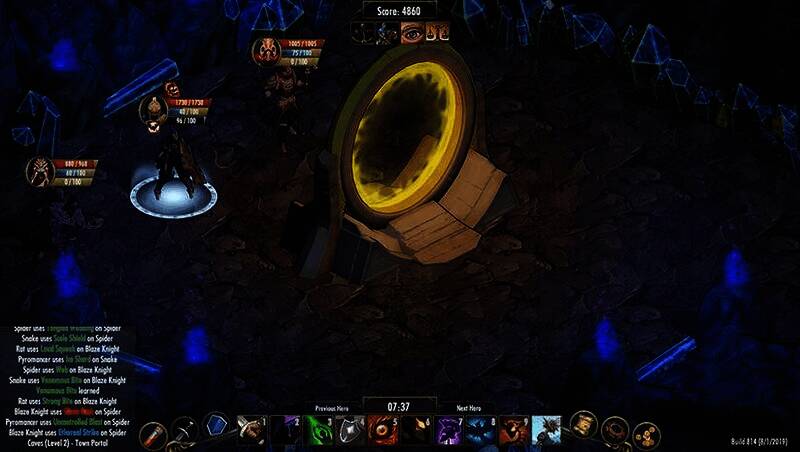Image resolution: width=800 pixels, height=452 pixels.
Task: Activate the sword attack skill in slot 1
Action: pos(250,430)
